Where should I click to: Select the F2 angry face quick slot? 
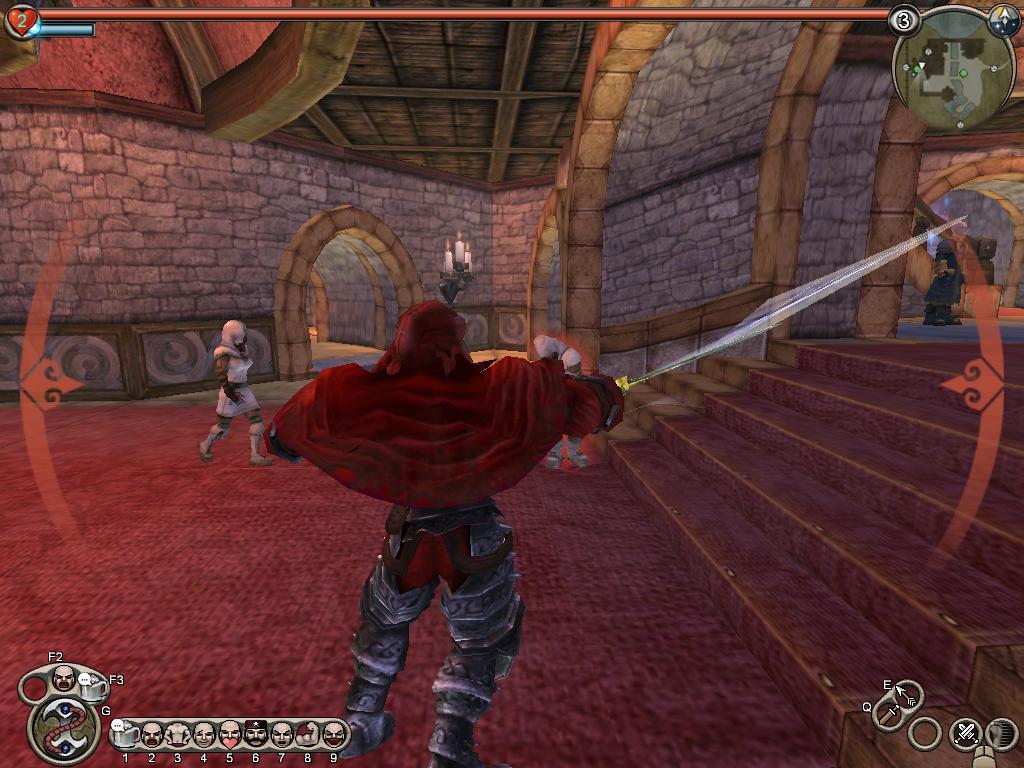click(x=63, y=677)
